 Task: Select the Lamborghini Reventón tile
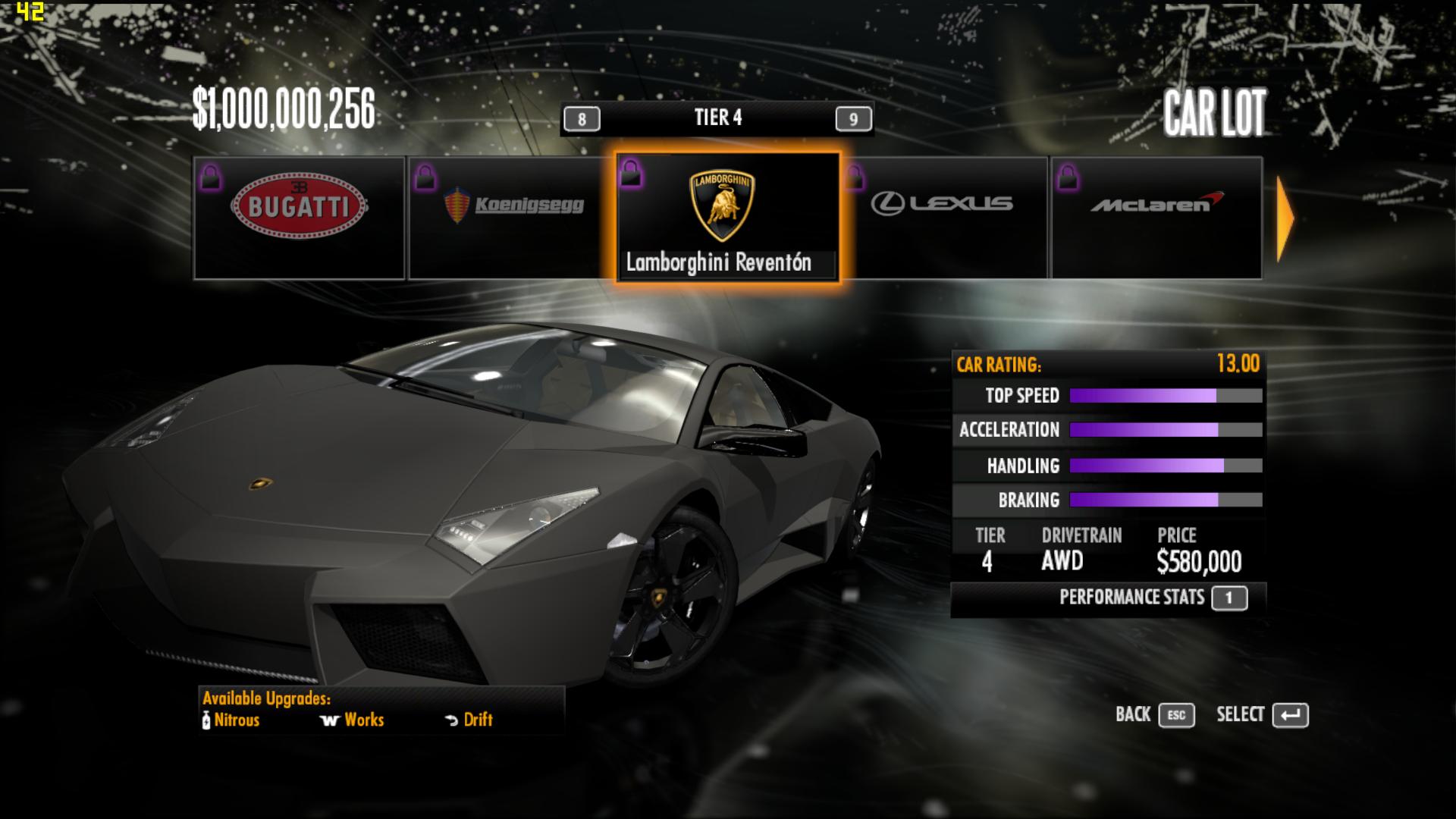[x=727, y=218]
